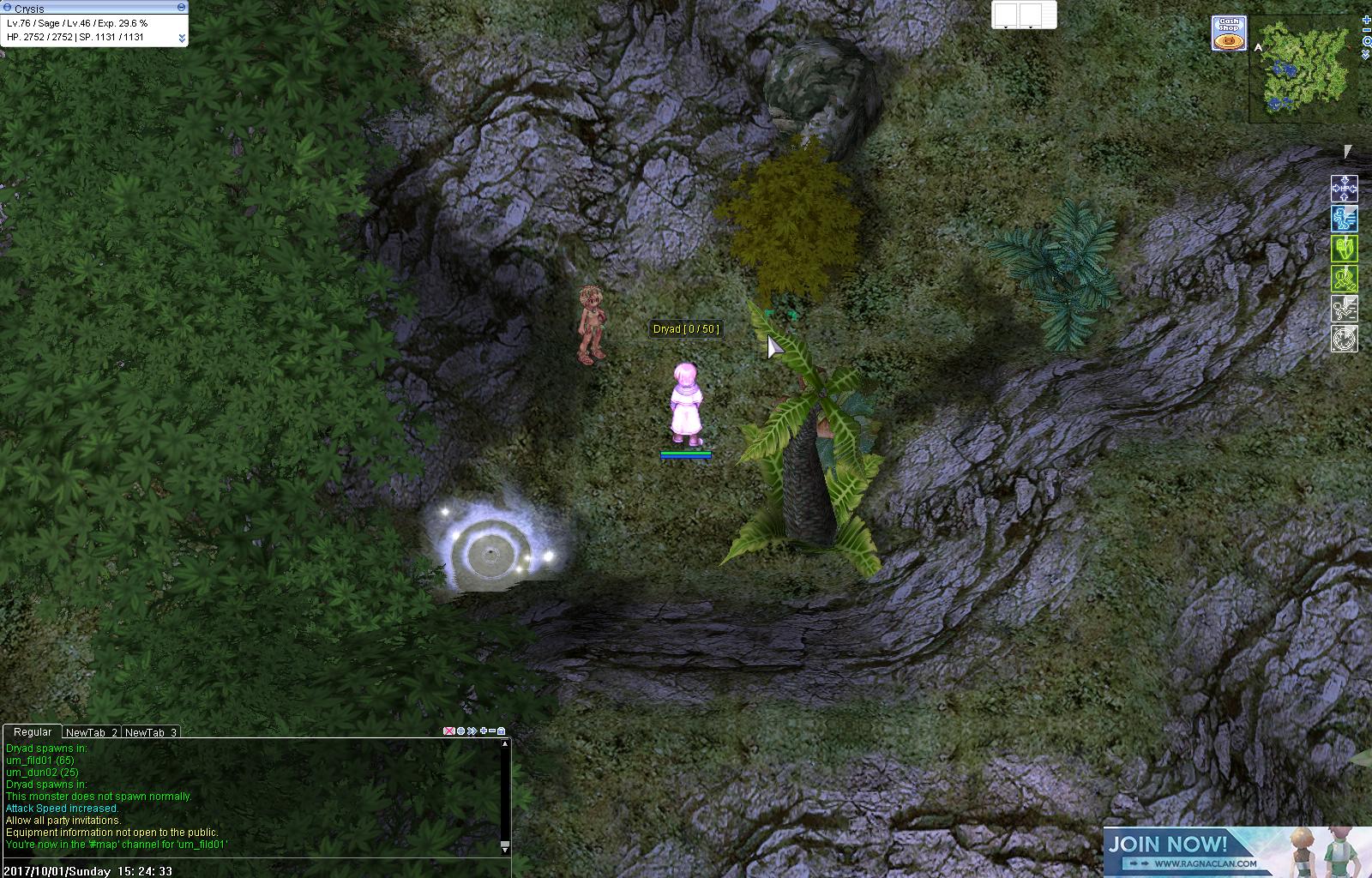The width and height of the screenshot is (1372, 878).
Task: Click minus icon to shrink chat window
Action: pyautogui.click(x=492, y=731)
